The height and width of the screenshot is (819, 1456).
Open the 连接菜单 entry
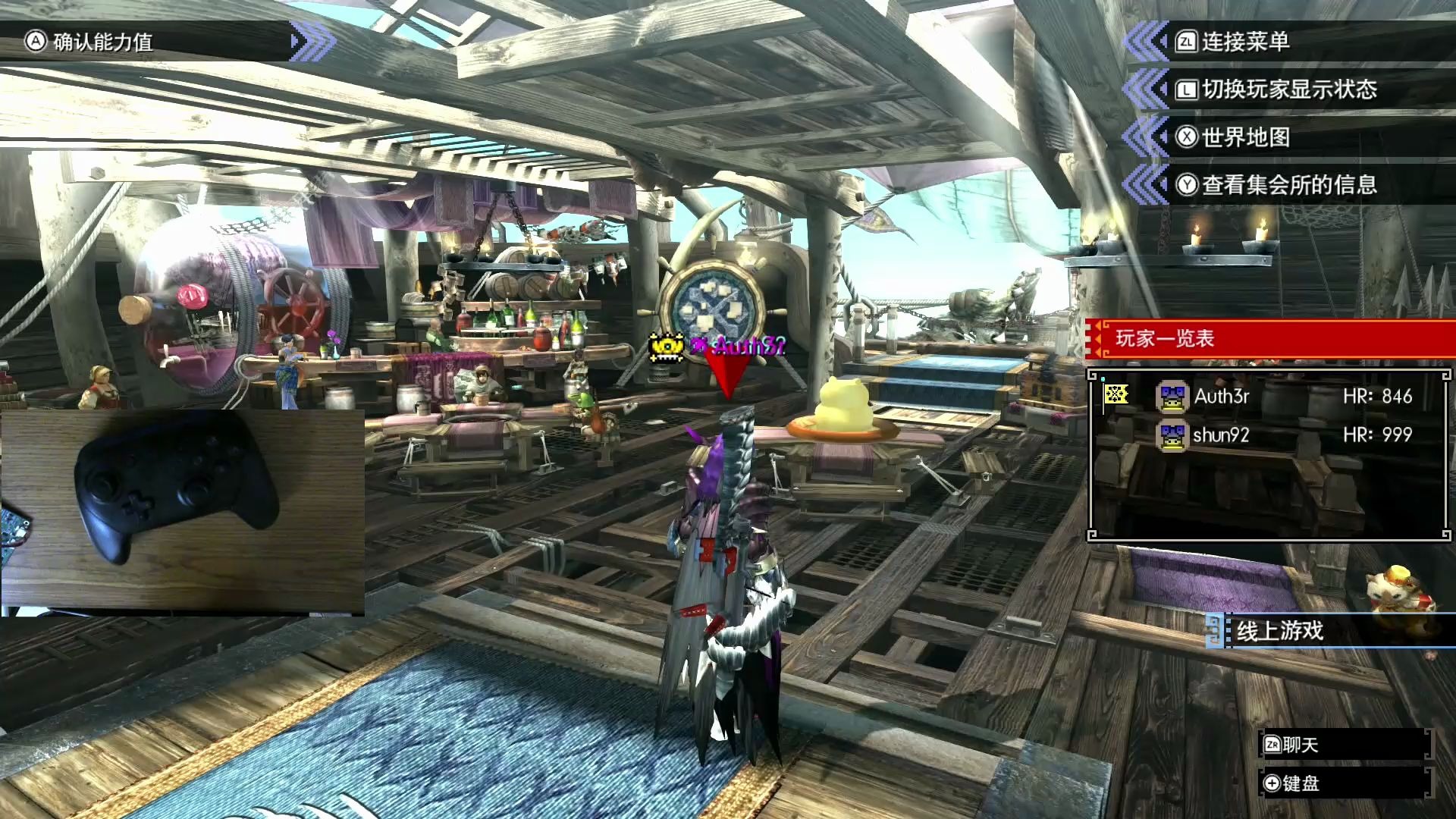pos(1244,42)
